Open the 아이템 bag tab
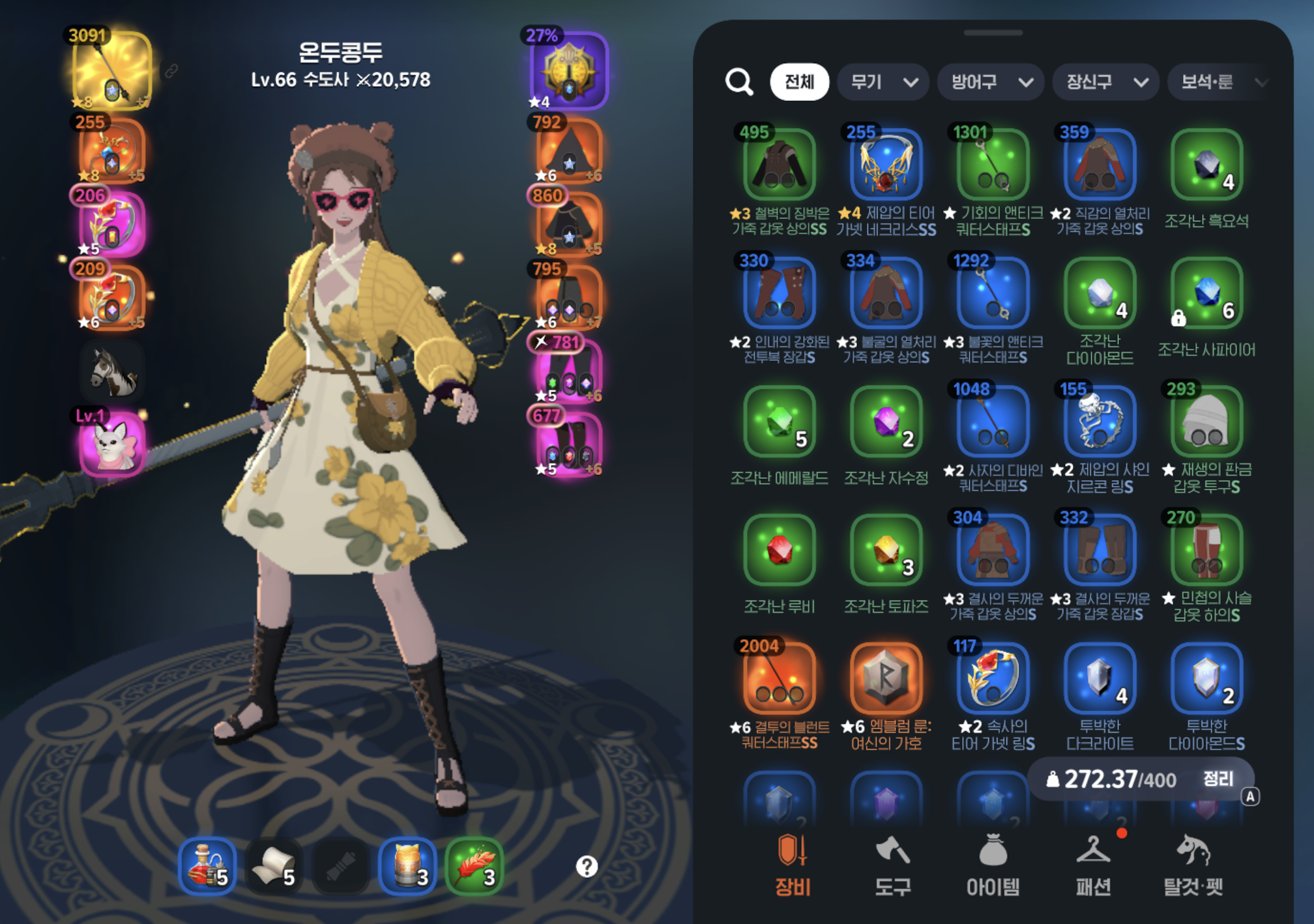 (x=993, y=865)
